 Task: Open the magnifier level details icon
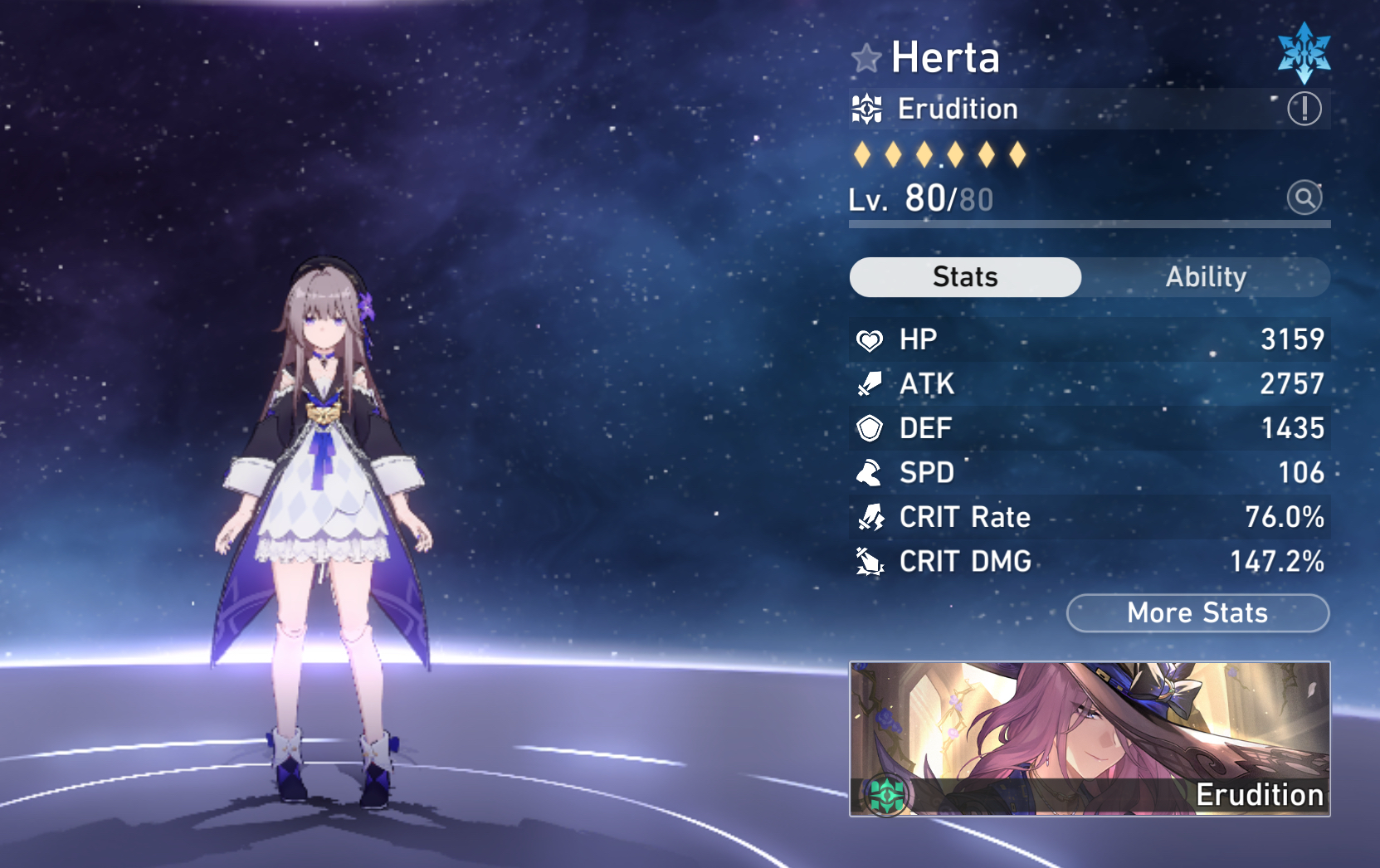coord(1304,197)
